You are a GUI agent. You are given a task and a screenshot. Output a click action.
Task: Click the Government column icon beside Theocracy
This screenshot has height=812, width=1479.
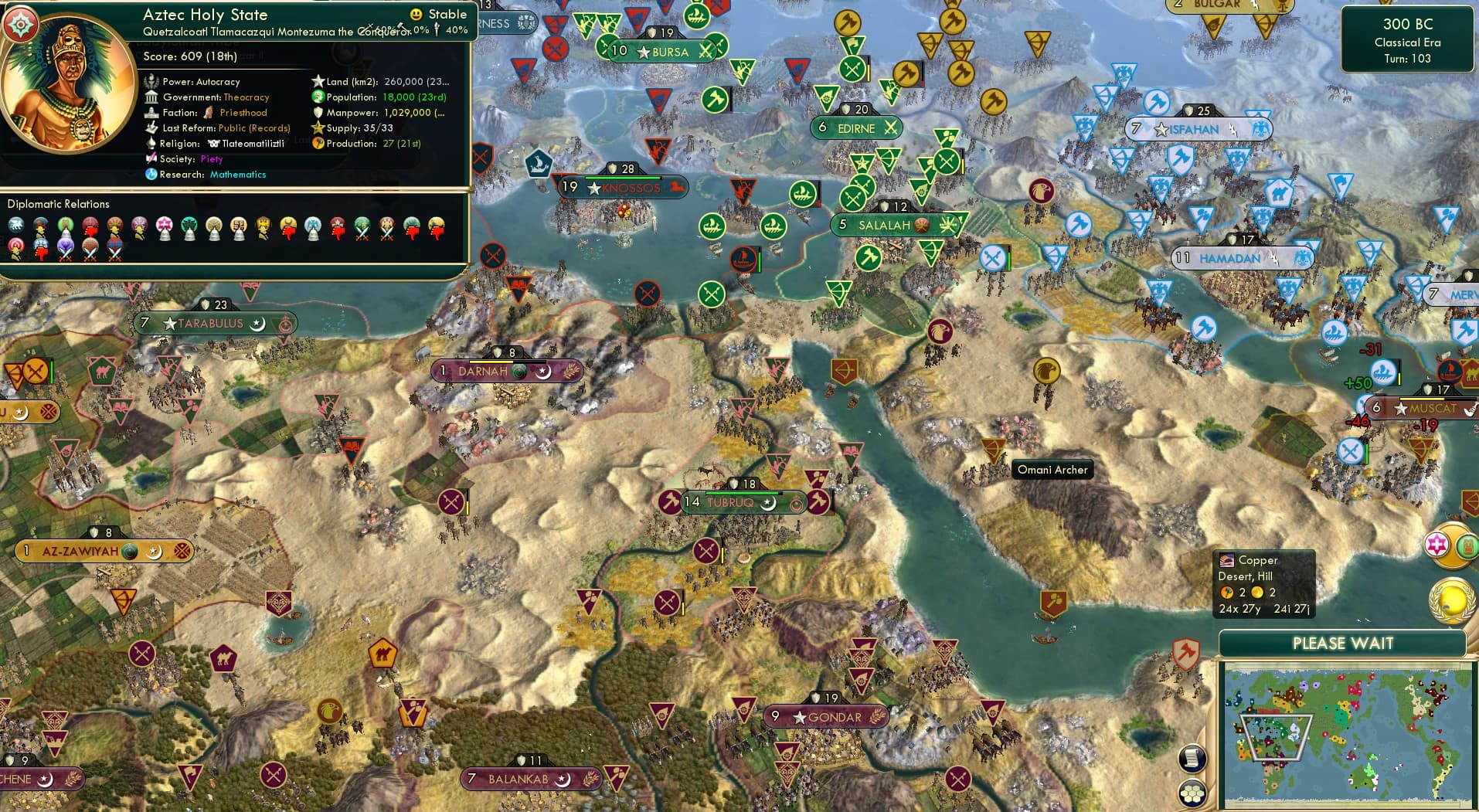(151, 97)
